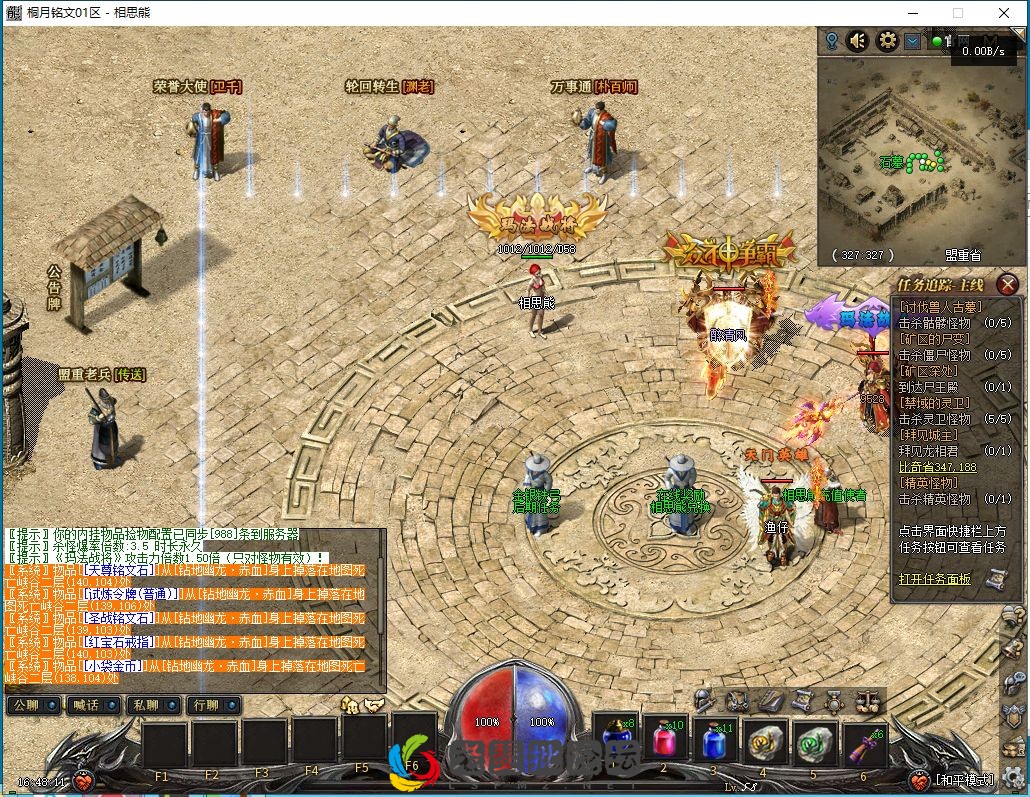Select the 喊话 shout channel

[x=93, y=705]
